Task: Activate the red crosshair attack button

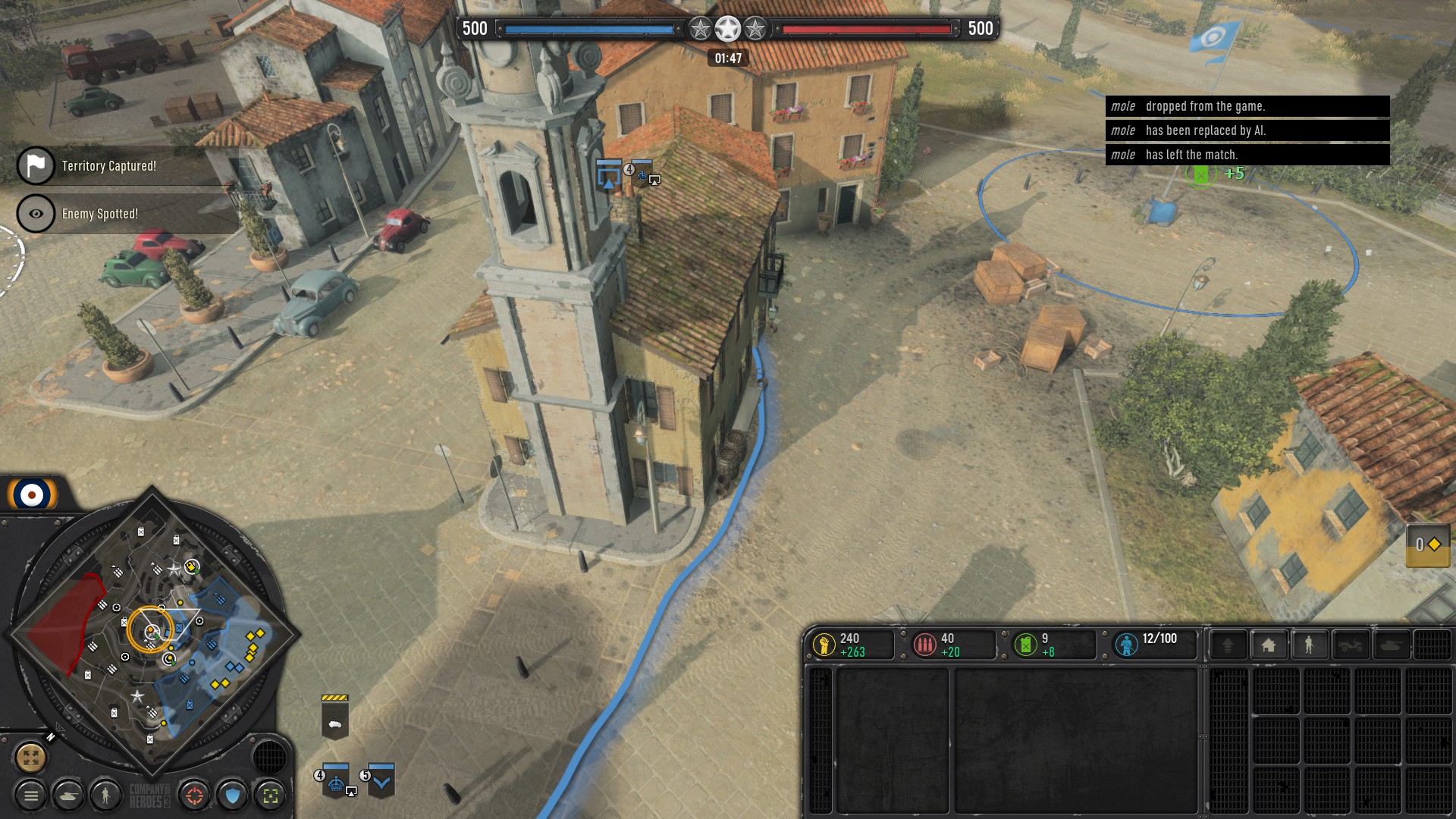Action: [x=195, y=795]
